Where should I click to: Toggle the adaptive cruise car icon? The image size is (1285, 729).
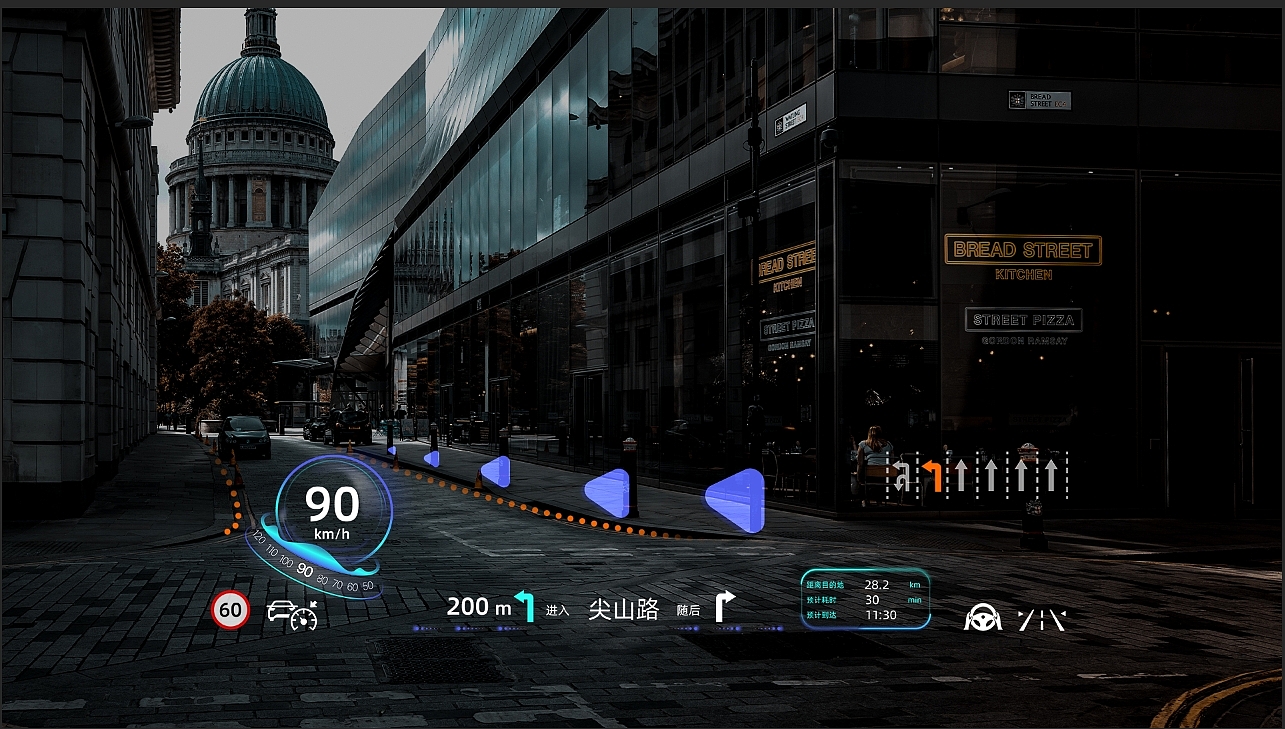click(x=292, y=614)
